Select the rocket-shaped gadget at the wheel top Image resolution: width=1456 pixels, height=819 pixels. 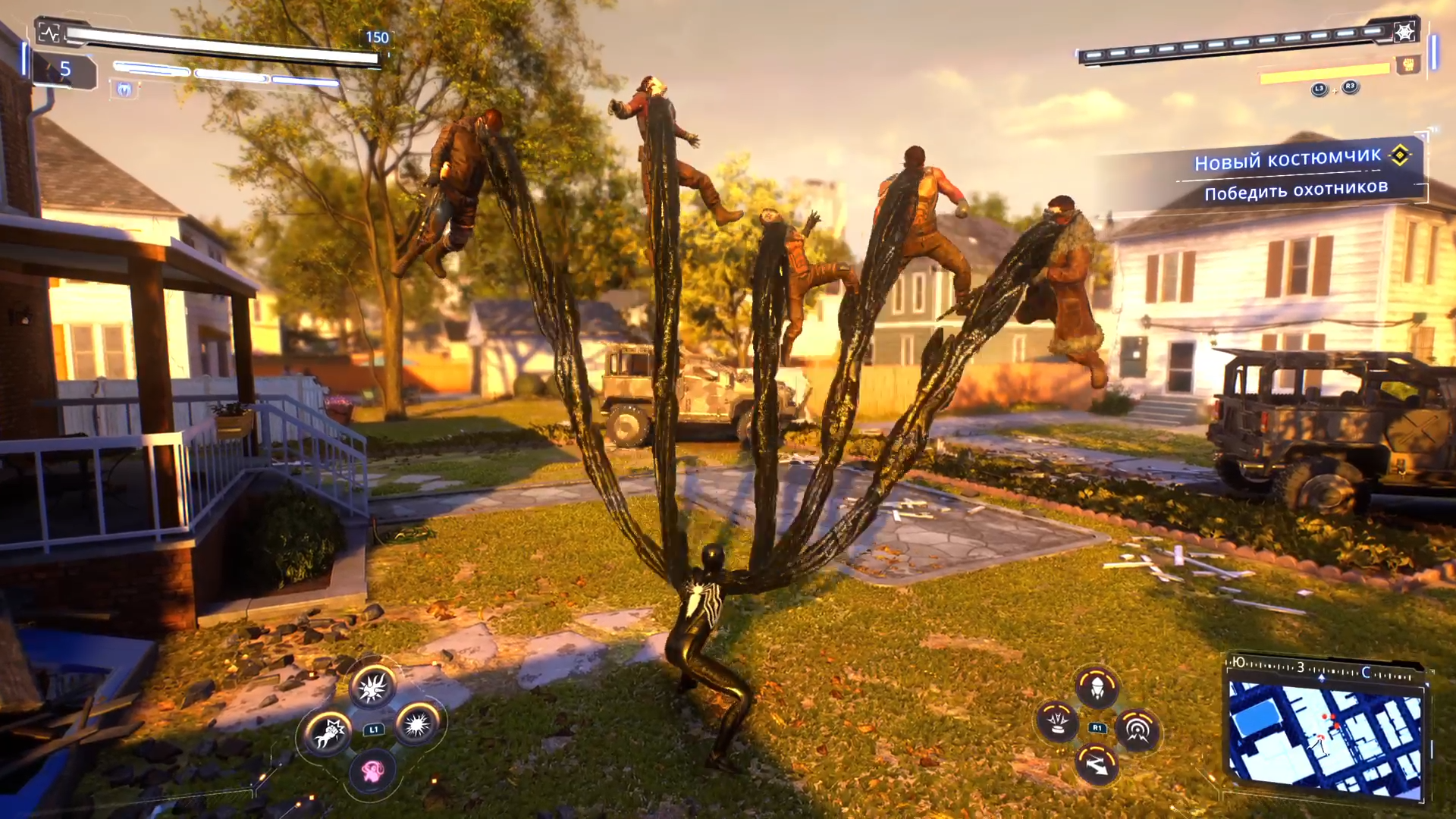point(1097,687)
